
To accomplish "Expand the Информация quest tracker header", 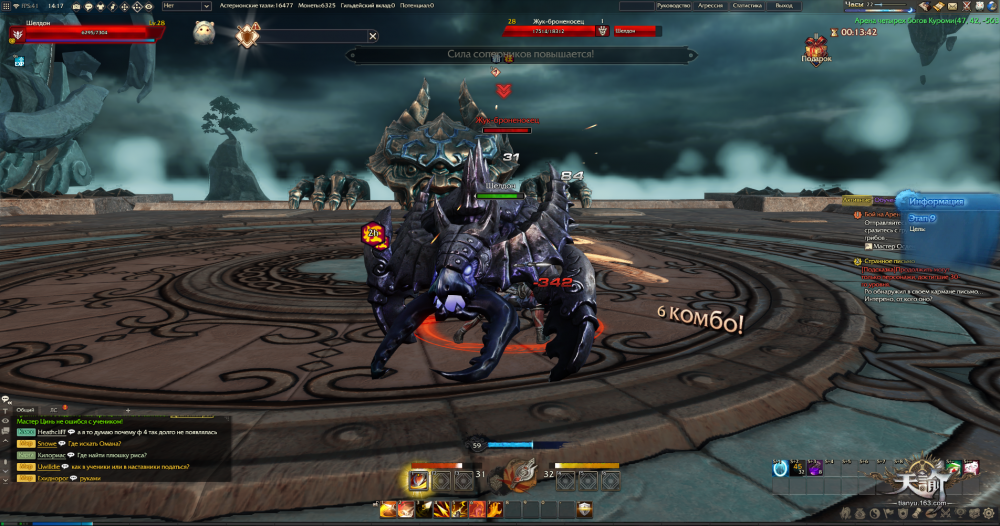I will [x=936, y=201].
